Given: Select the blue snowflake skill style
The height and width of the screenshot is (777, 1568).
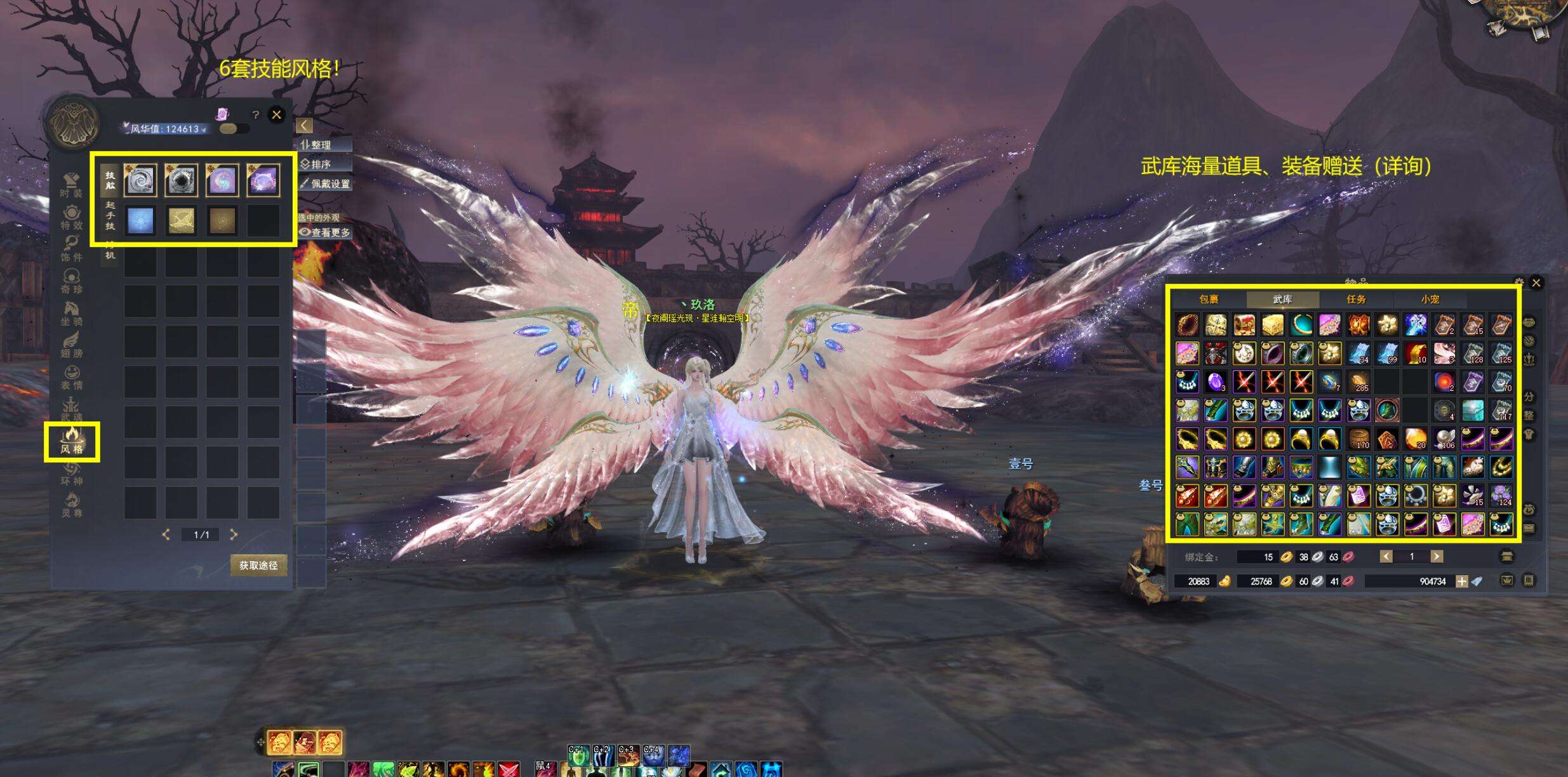Looking at the screenshot, I should tap(140, 221).
